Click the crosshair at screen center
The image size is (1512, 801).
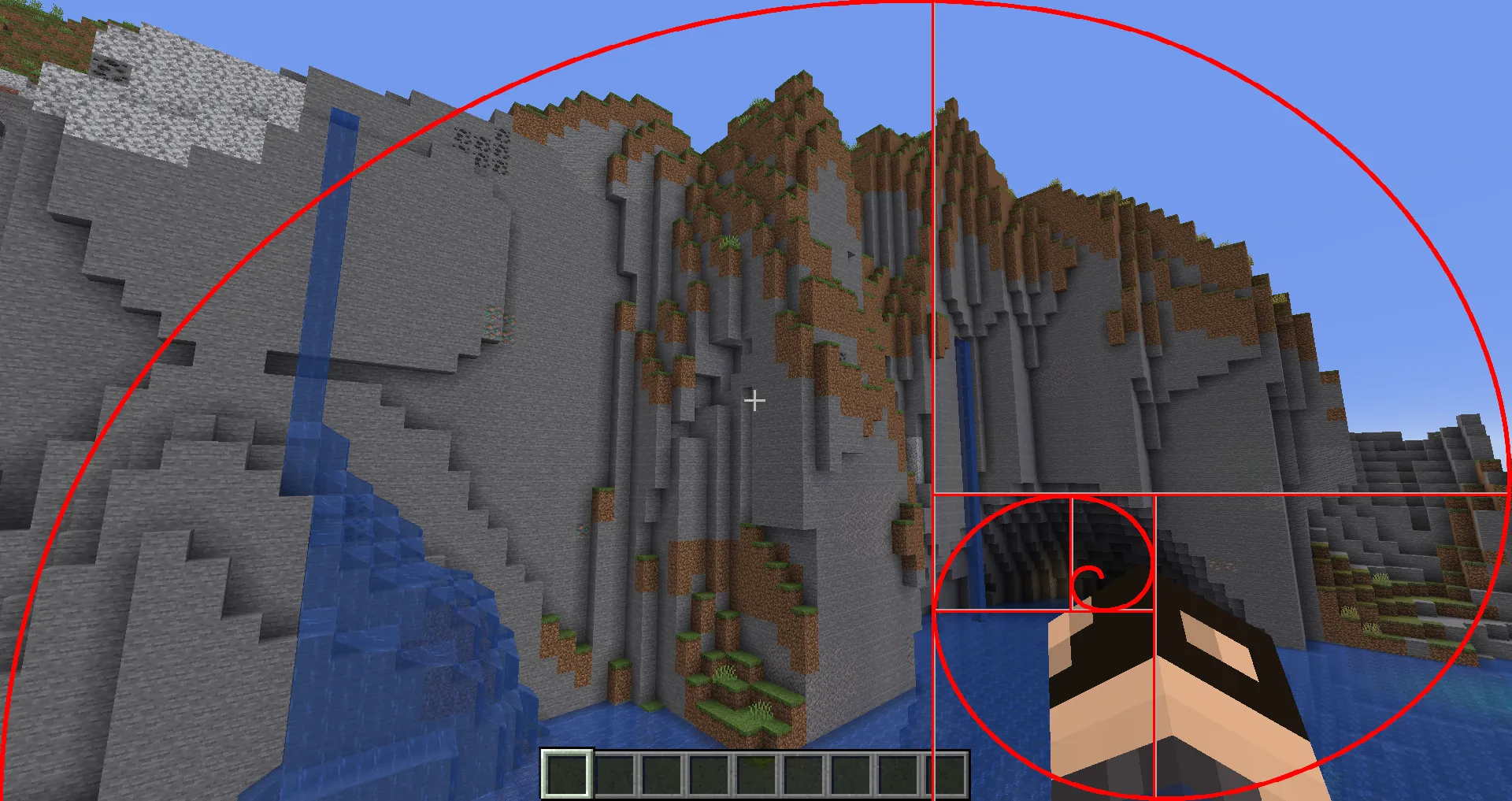click(x=755, y=401)
